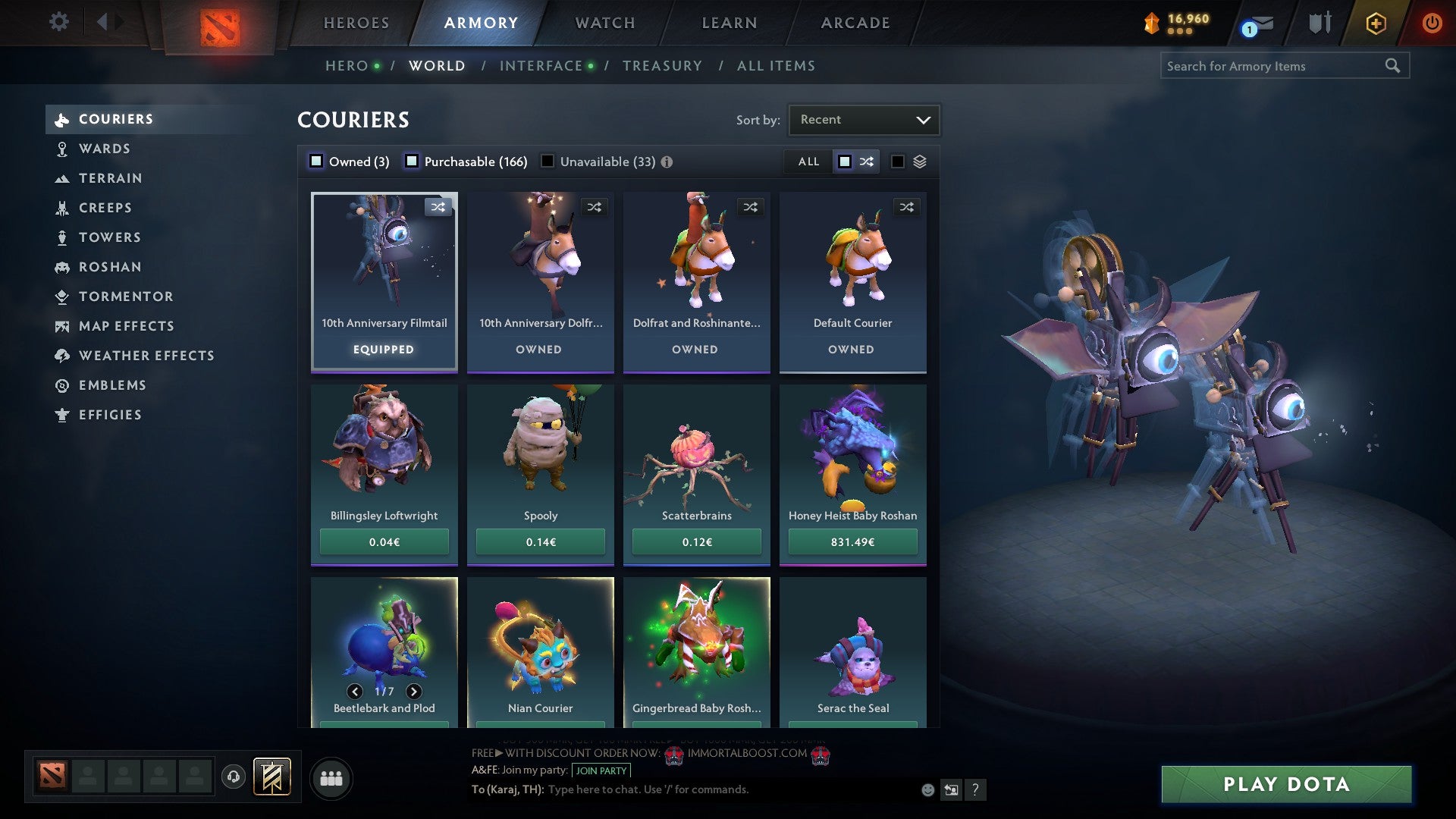Go to next Beetlebark and Plod style
This screenshot has height=819, width=1456.
pos(414,692)
